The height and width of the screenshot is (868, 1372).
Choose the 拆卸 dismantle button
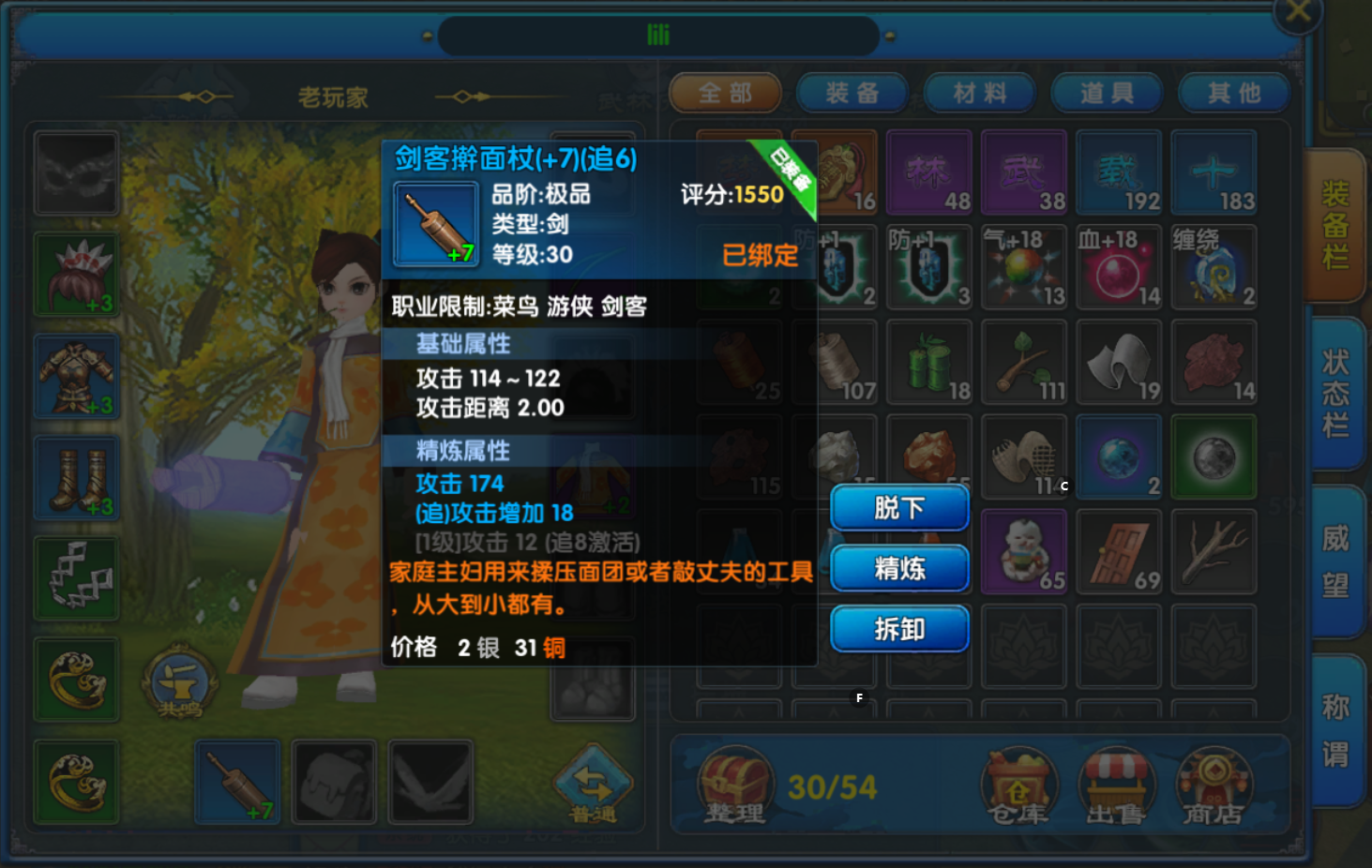click(x=899, y=629)
